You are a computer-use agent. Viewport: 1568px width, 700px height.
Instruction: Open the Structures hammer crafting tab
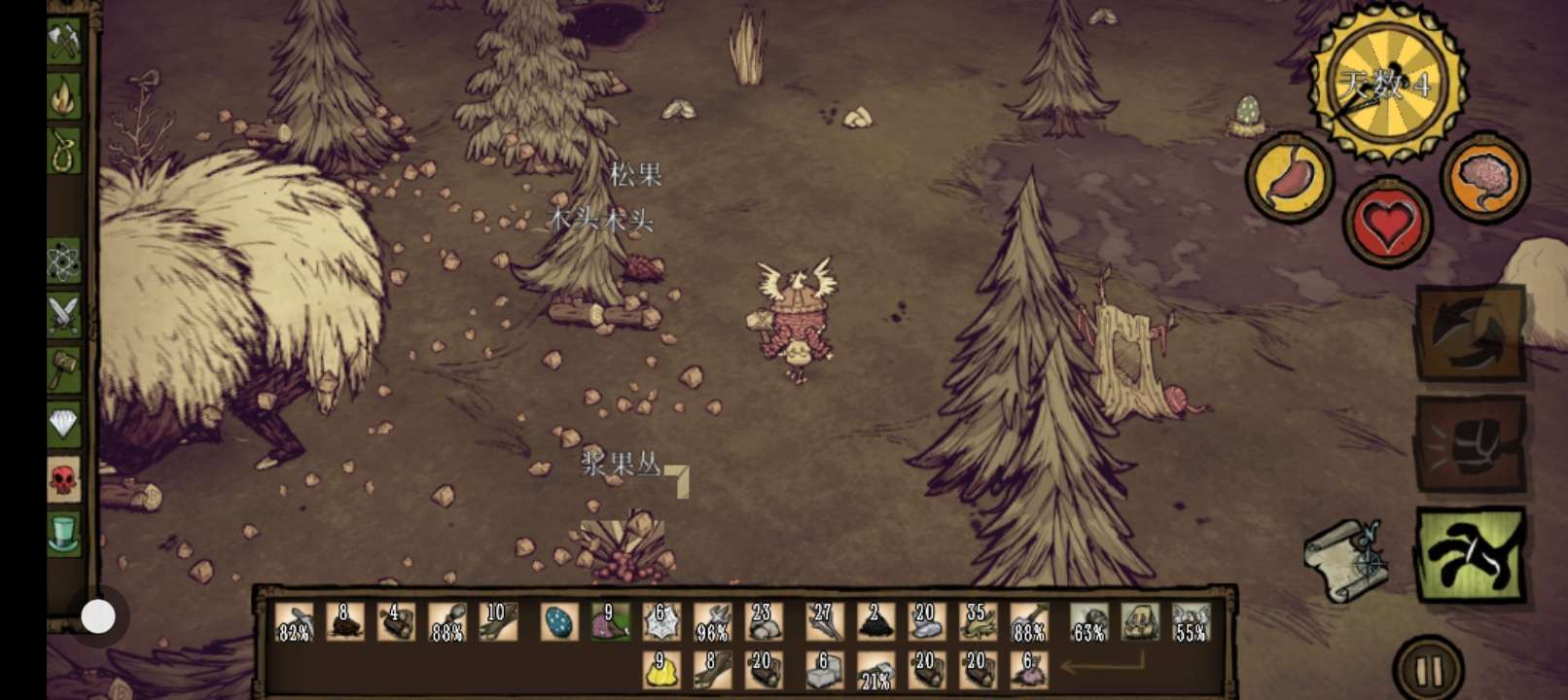point(64,369)
